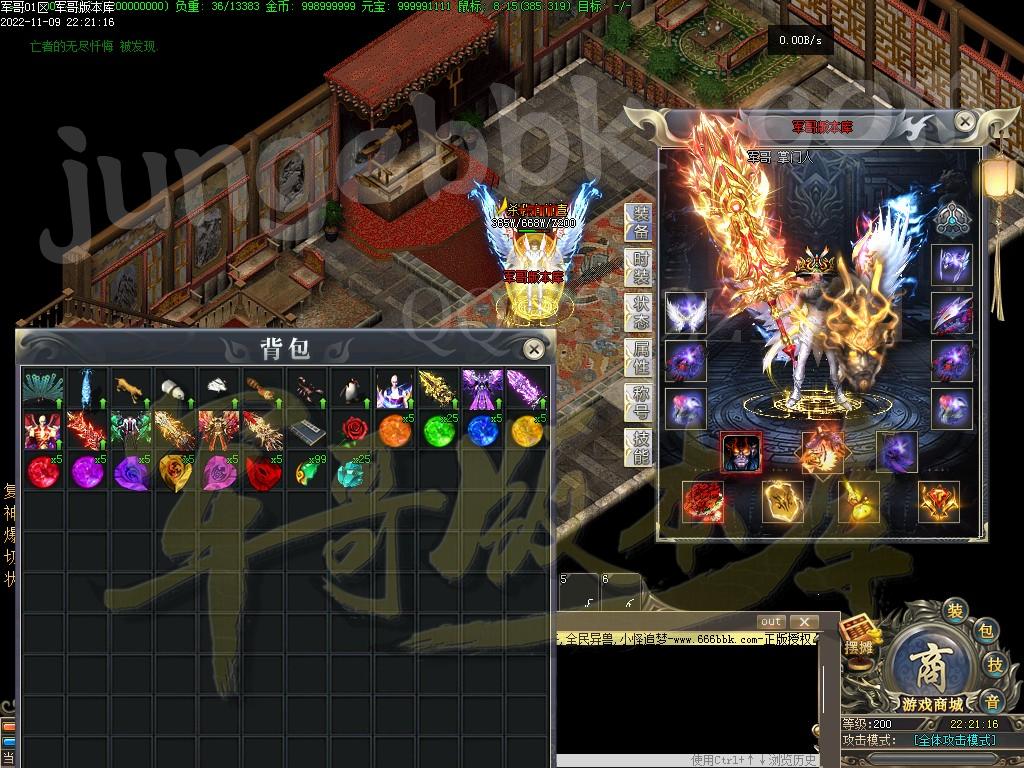Choose the stacked x99 green gem item
The height and width of the screenshot is (768, 1024).
[307, 473]
